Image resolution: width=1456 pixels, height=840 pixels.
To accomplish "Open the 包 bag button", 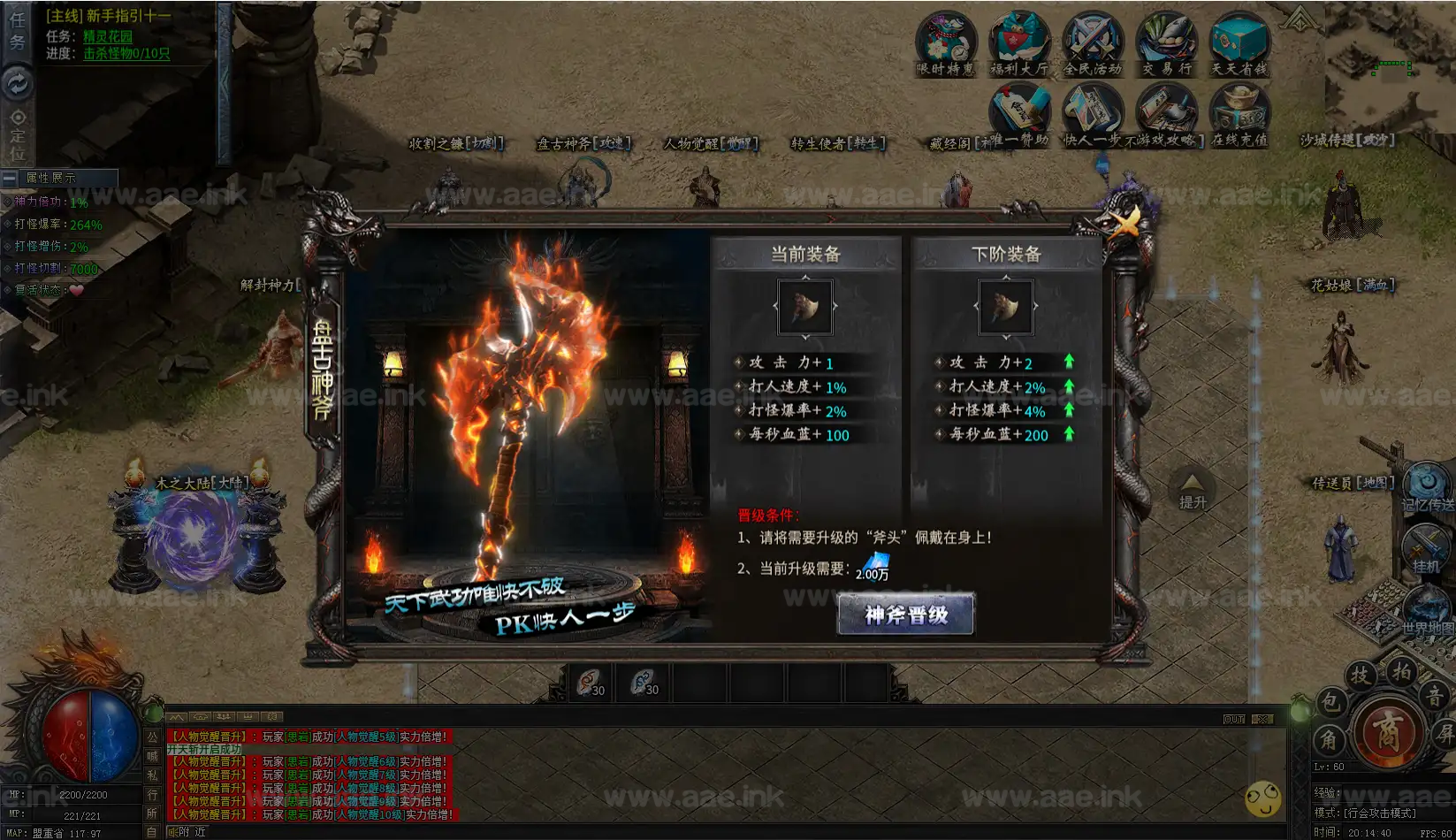I will [1329, 703].
